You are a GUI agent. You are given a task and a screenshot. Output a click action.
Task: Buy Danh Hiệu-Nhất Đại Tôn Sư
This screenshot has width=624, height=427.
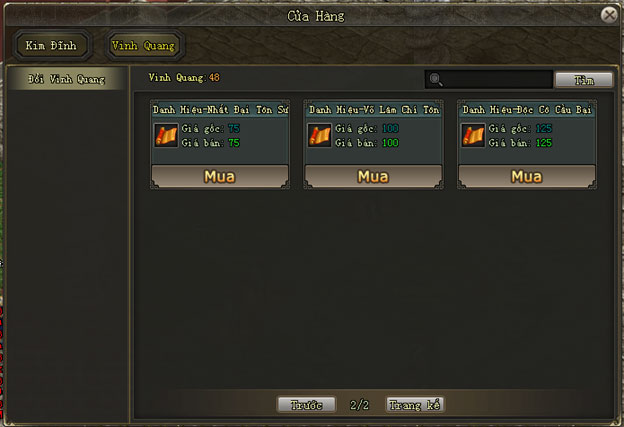click(219, 177)
